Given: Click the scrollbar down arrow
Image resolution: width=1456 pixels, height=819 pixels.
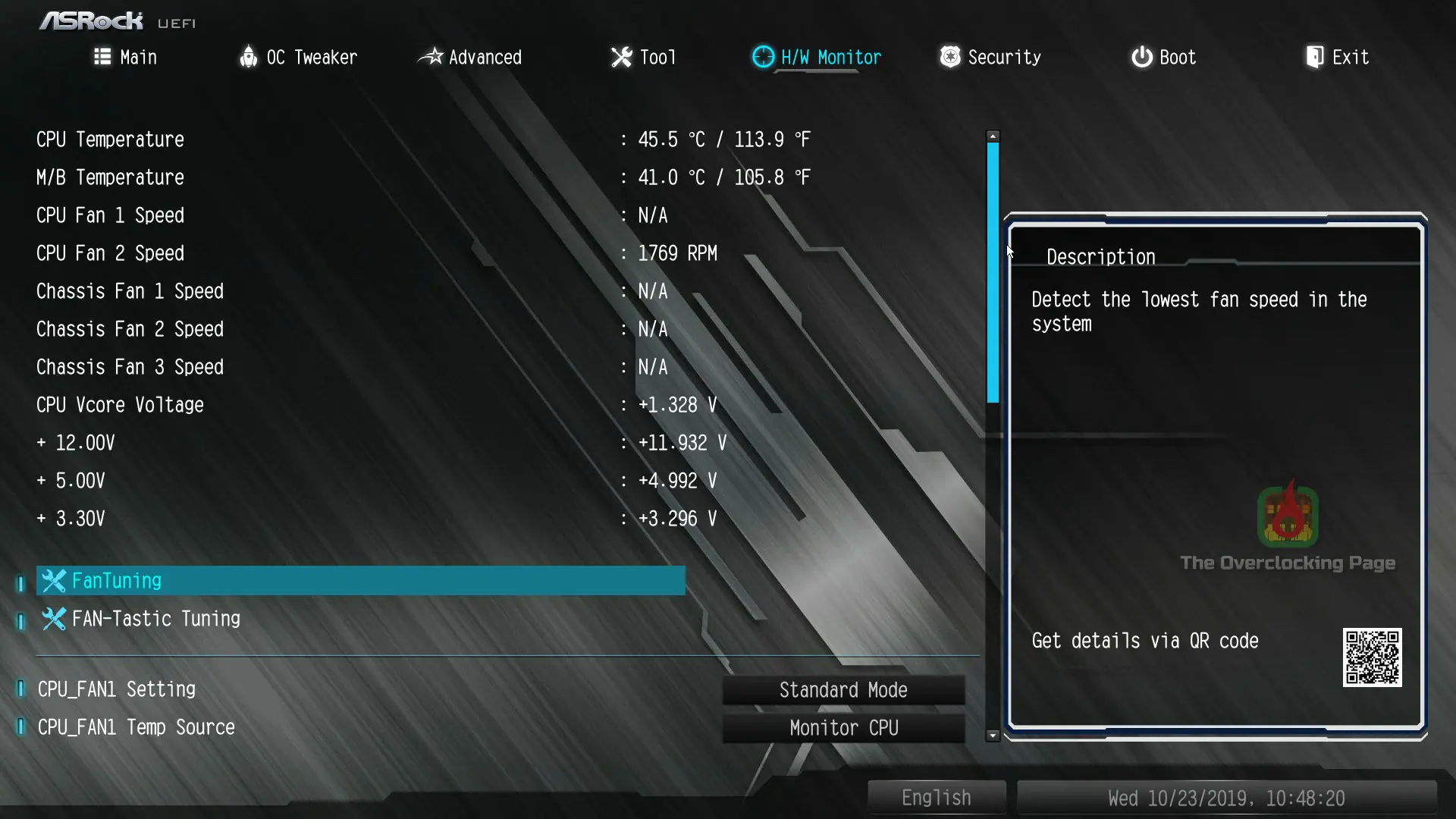Looking at the screenshot, I should tap(993, 735).
